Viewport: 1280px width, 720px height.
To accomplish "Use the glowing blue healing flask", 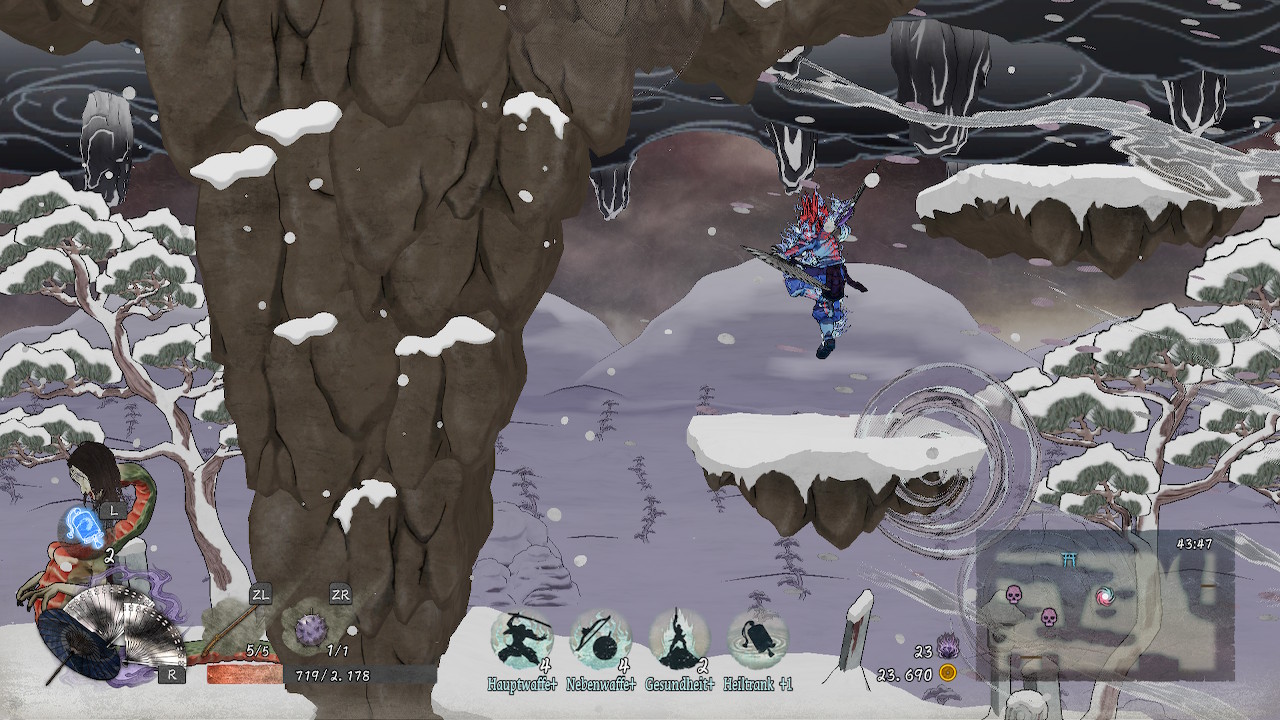I will pos(80,525).
